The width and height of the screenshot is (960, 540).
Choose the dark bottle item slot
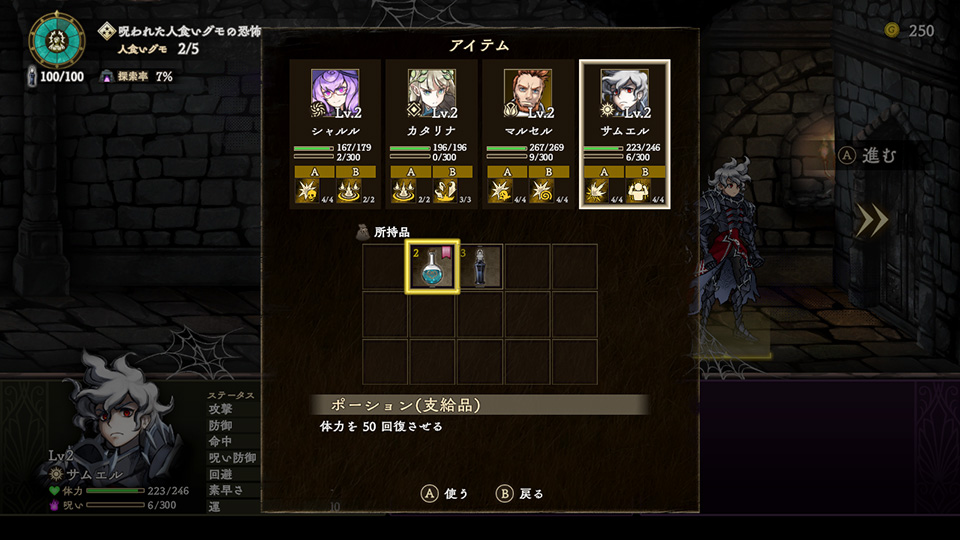pos(480,267)
